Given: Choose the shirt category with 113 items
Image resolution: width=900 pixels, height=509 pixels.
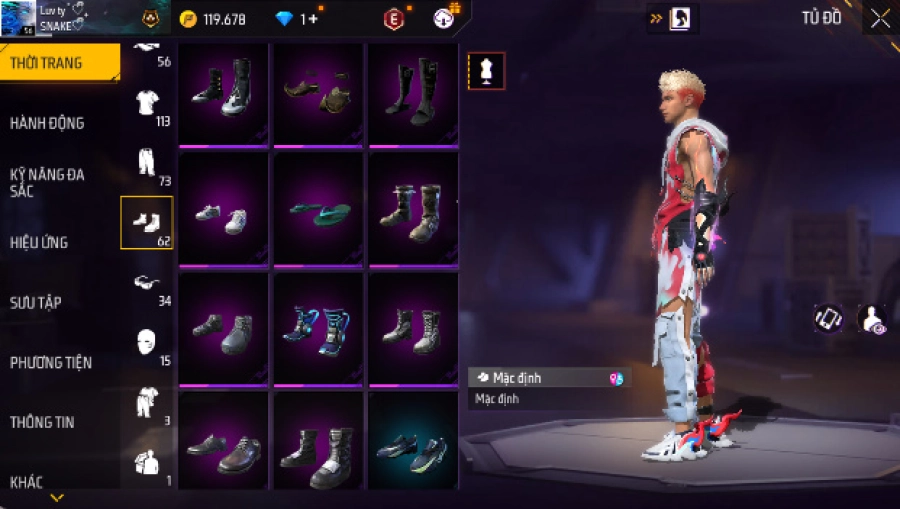Looking at the screenshot, I should [147, 104].
